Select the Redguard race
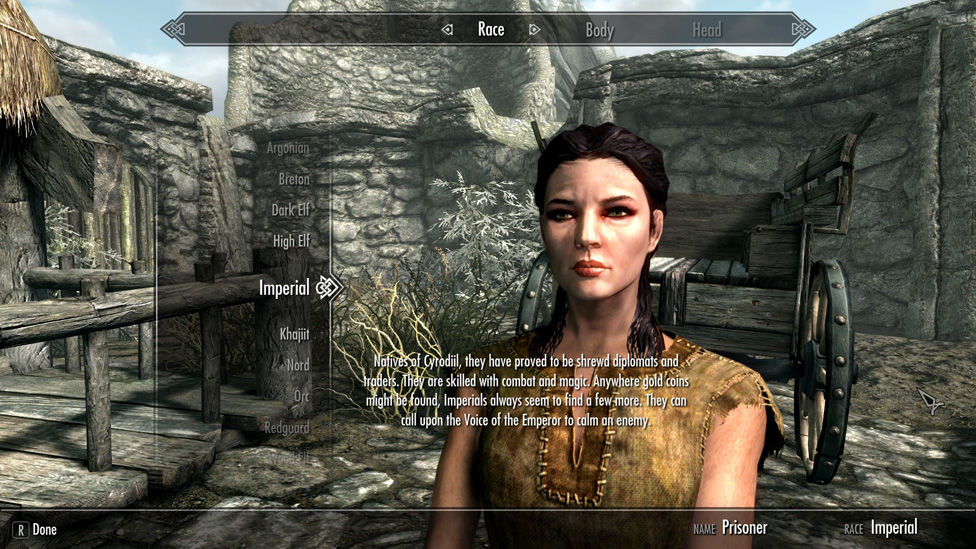 (x=285, y=427)
